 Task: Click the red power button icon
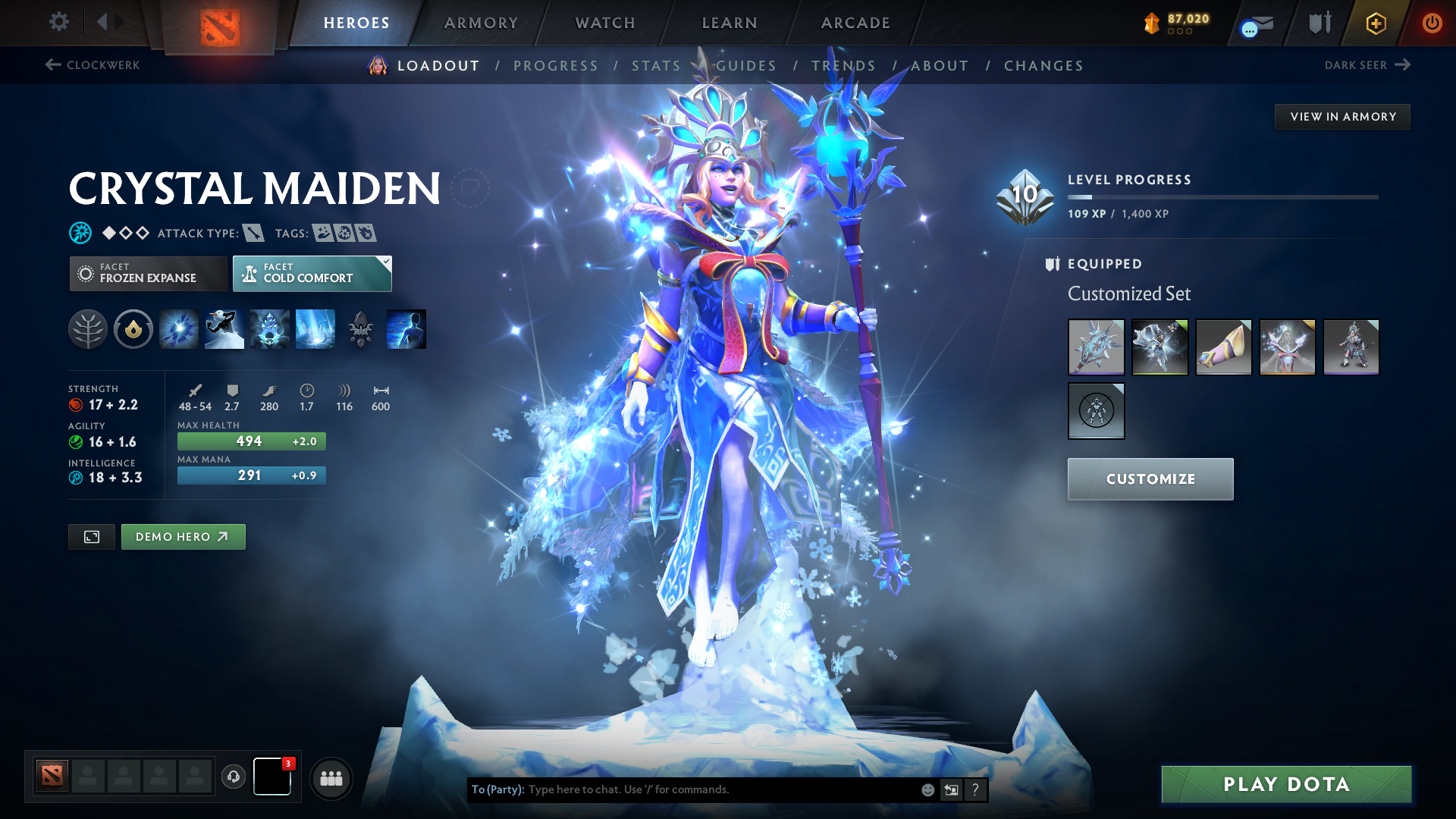point(1433,23)
